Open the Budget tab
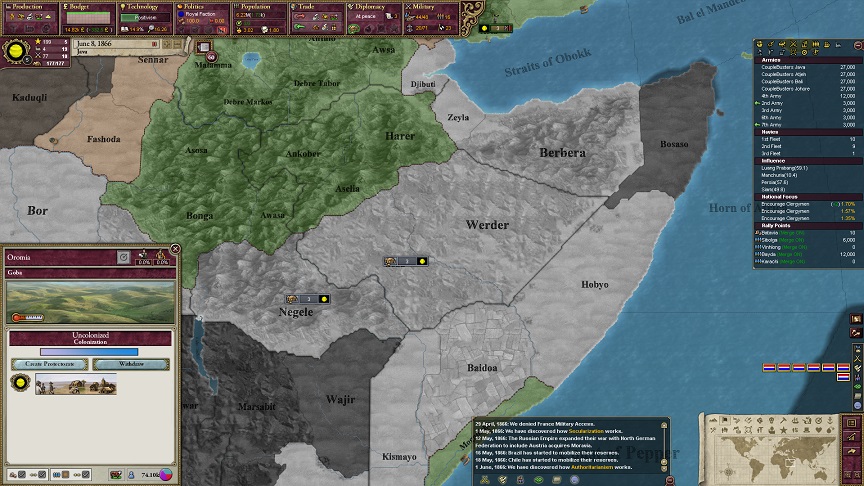 (x=88, y=7)
